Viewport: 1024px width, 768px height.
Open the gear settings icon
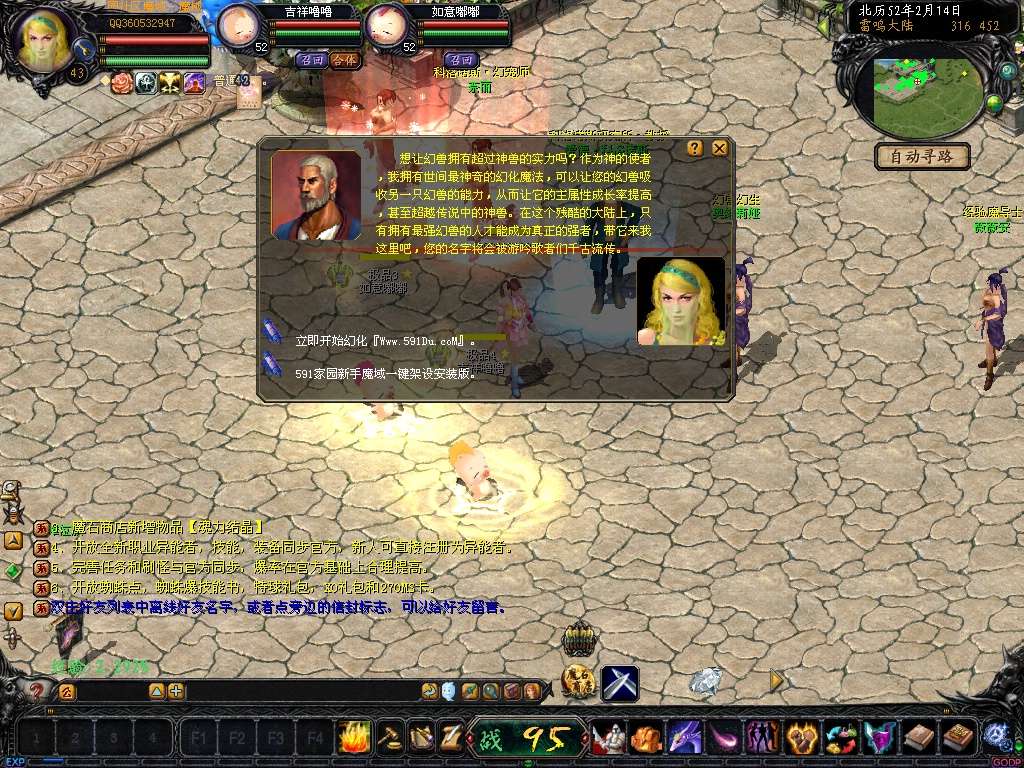click(x=995, y=736)
